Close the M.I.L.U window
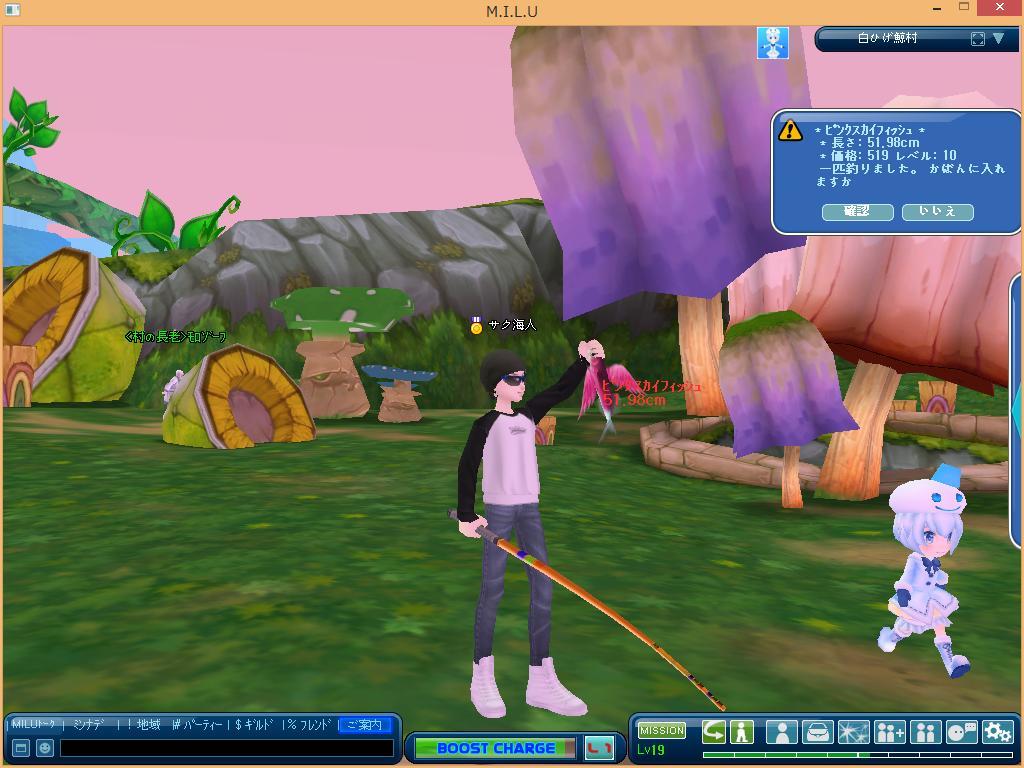The width and height of the screenshot is (1024, 768). (1001, 9)
